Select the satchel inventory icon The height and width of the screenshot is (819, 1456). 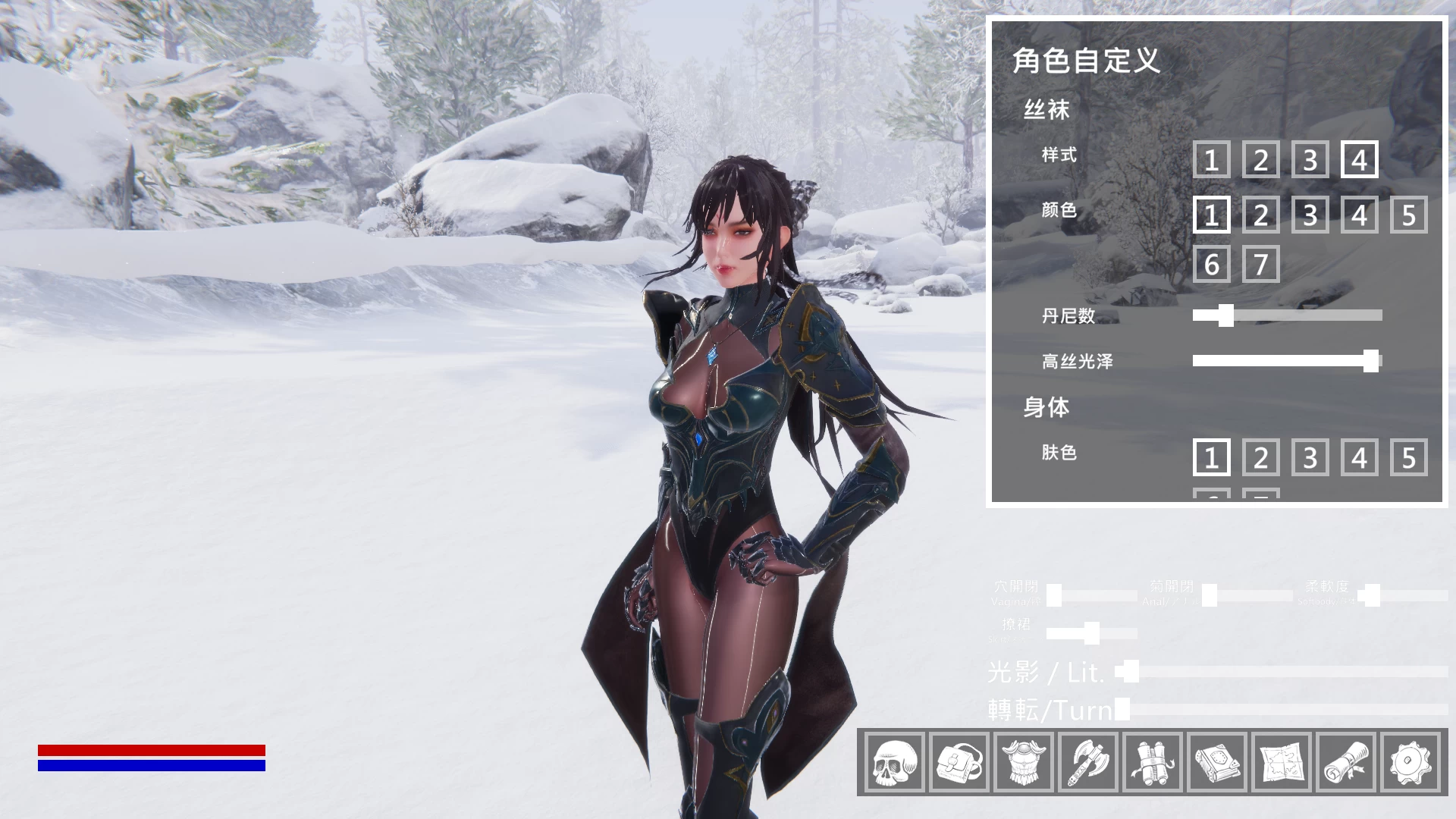tap(960, 764)
